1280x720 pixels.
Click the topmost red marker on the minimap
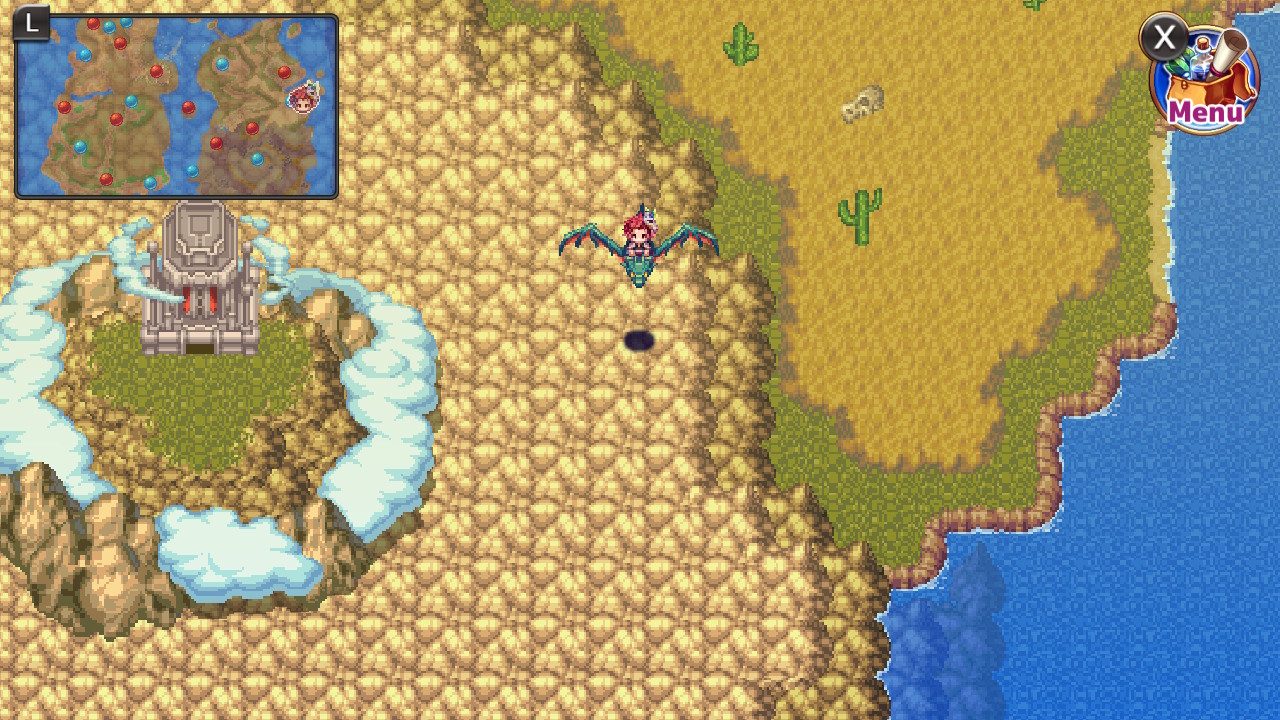tap(93, 23)
